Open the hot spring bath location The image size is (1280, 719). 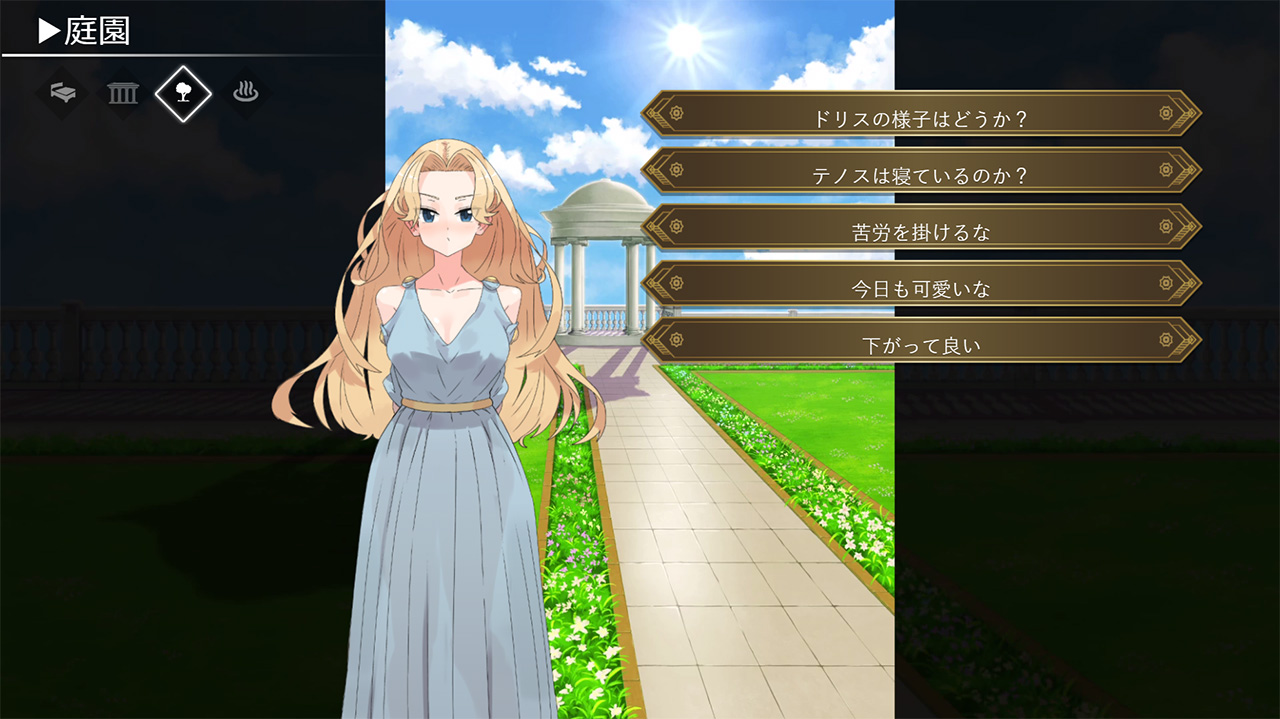point(245,93)
